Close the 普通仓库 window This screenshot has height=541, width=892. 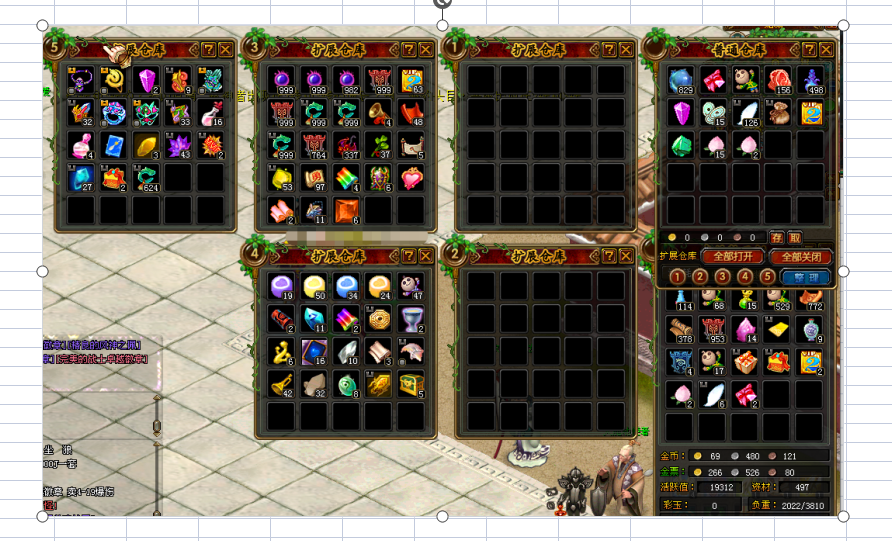tap(826, 50)
